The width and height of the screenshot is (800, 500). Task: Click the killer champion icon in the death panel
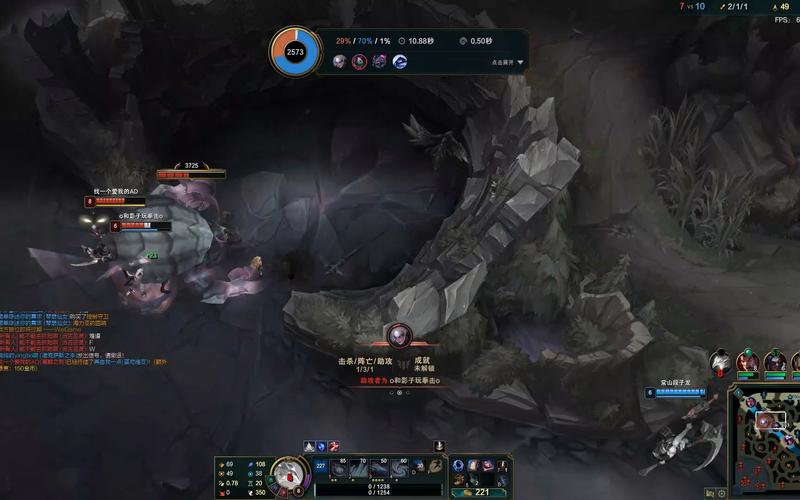point(399,335)
